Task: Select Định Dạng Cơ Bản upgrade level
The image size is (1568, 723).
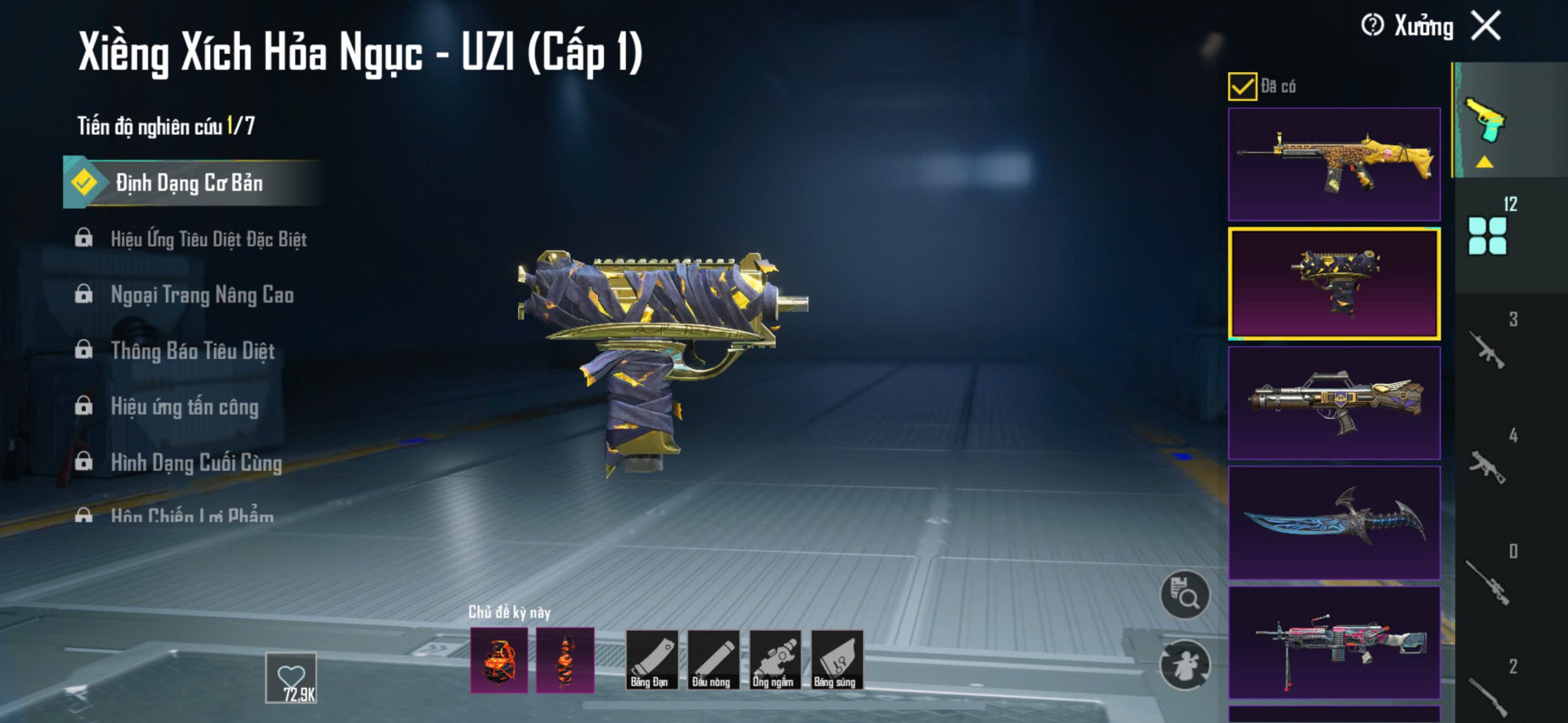Action: (x=190, y=182)
